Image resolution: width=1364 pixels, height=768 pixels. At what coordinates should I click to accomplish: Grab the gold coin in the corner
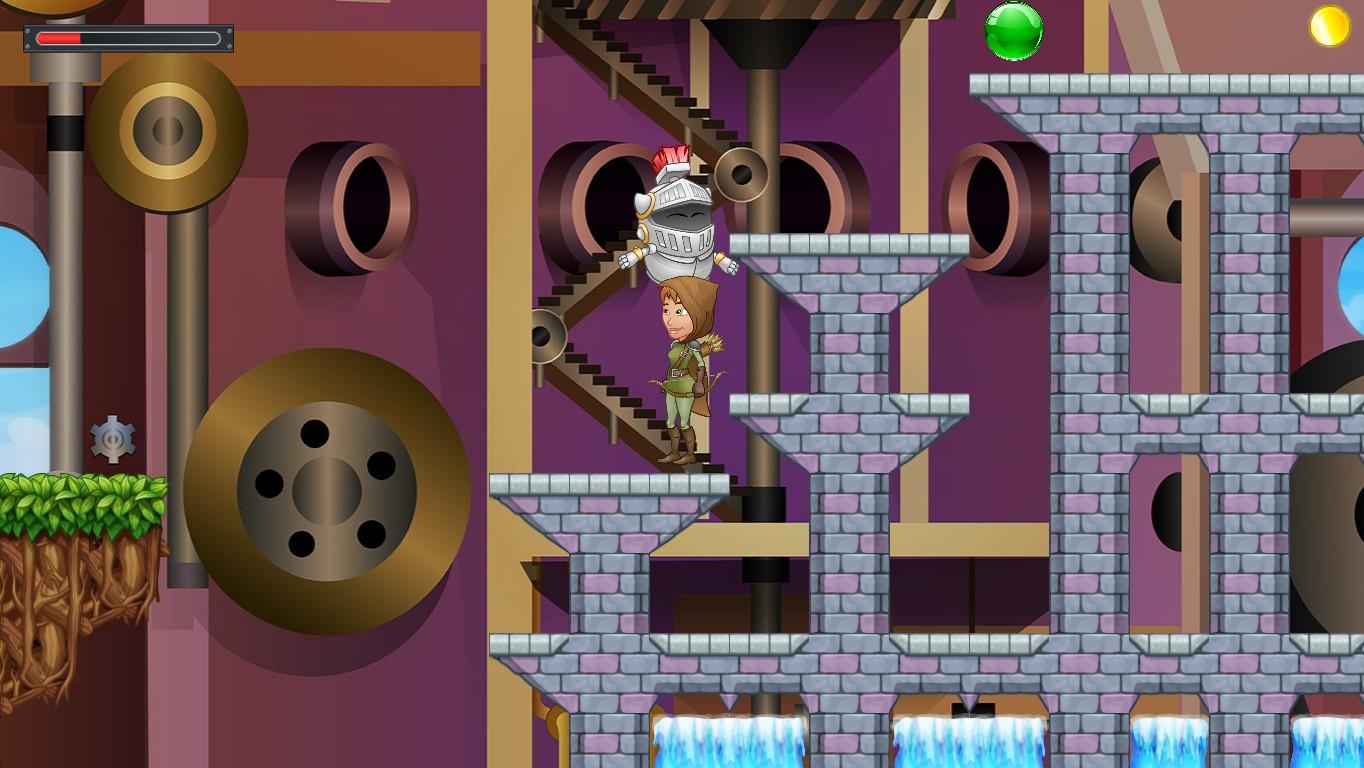coord(1330,27)
